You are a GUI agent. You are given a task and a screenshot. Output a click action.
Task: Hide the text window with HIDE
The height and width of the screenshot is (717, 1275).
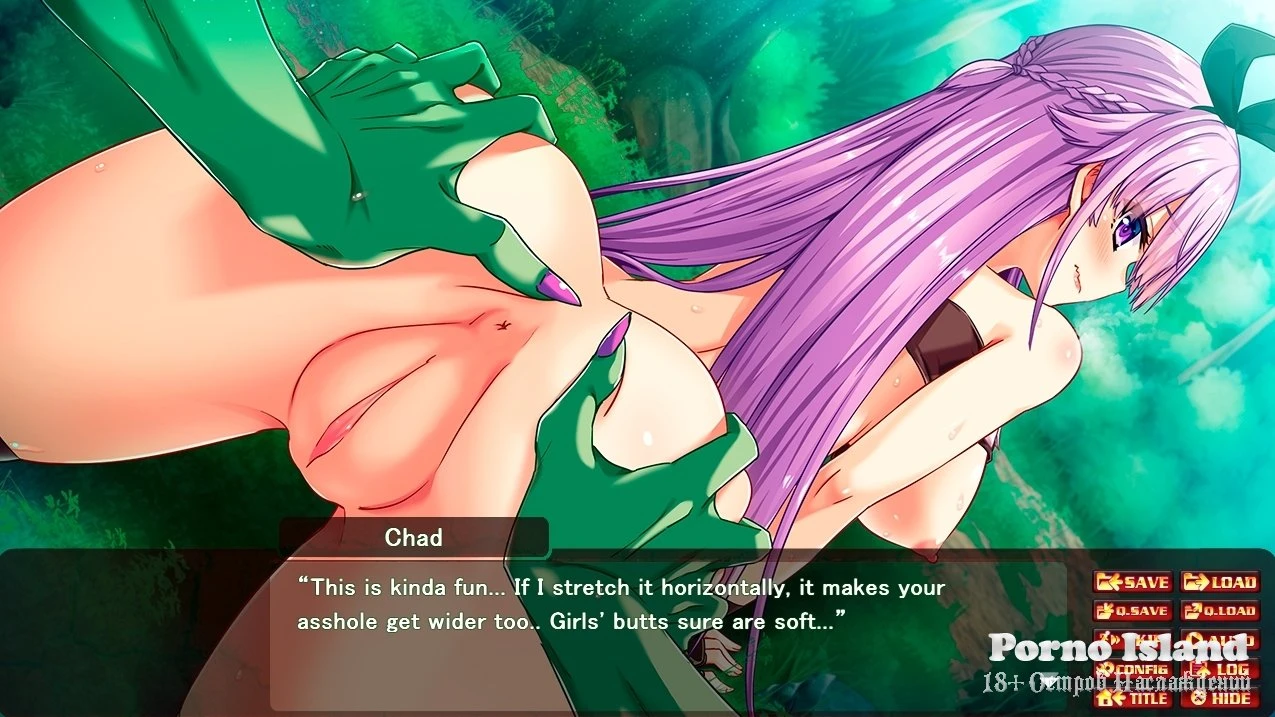1220,698
